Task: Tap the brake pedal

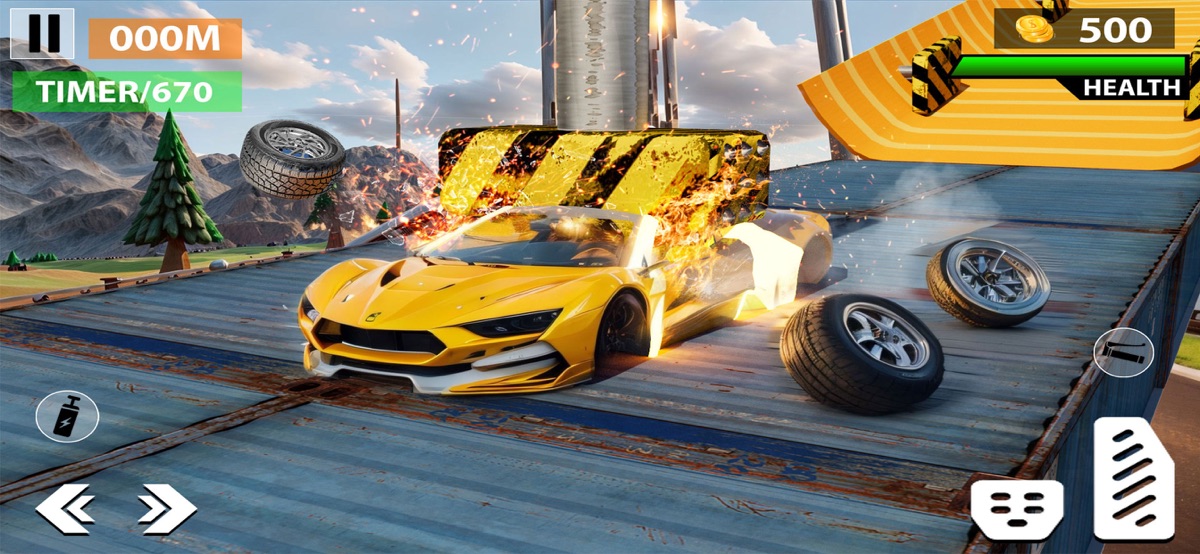Action: (x=1016, y=509)
